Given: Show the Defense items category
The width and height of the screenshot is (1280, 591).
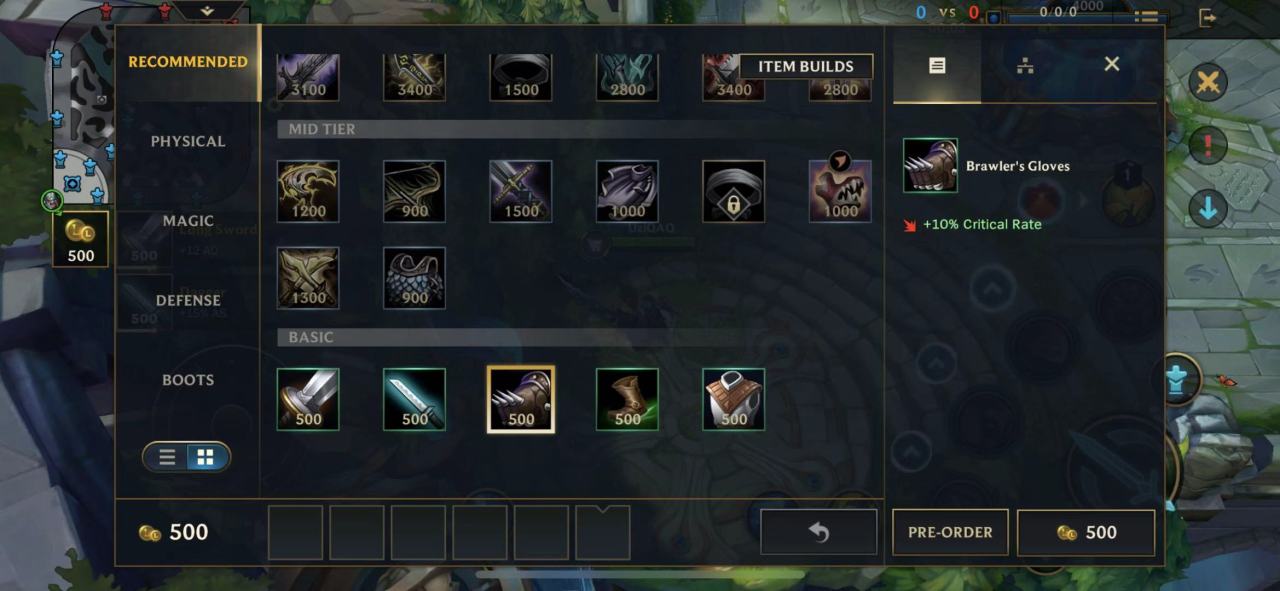Looking at the screenshot, I should (x=188, y=300).
